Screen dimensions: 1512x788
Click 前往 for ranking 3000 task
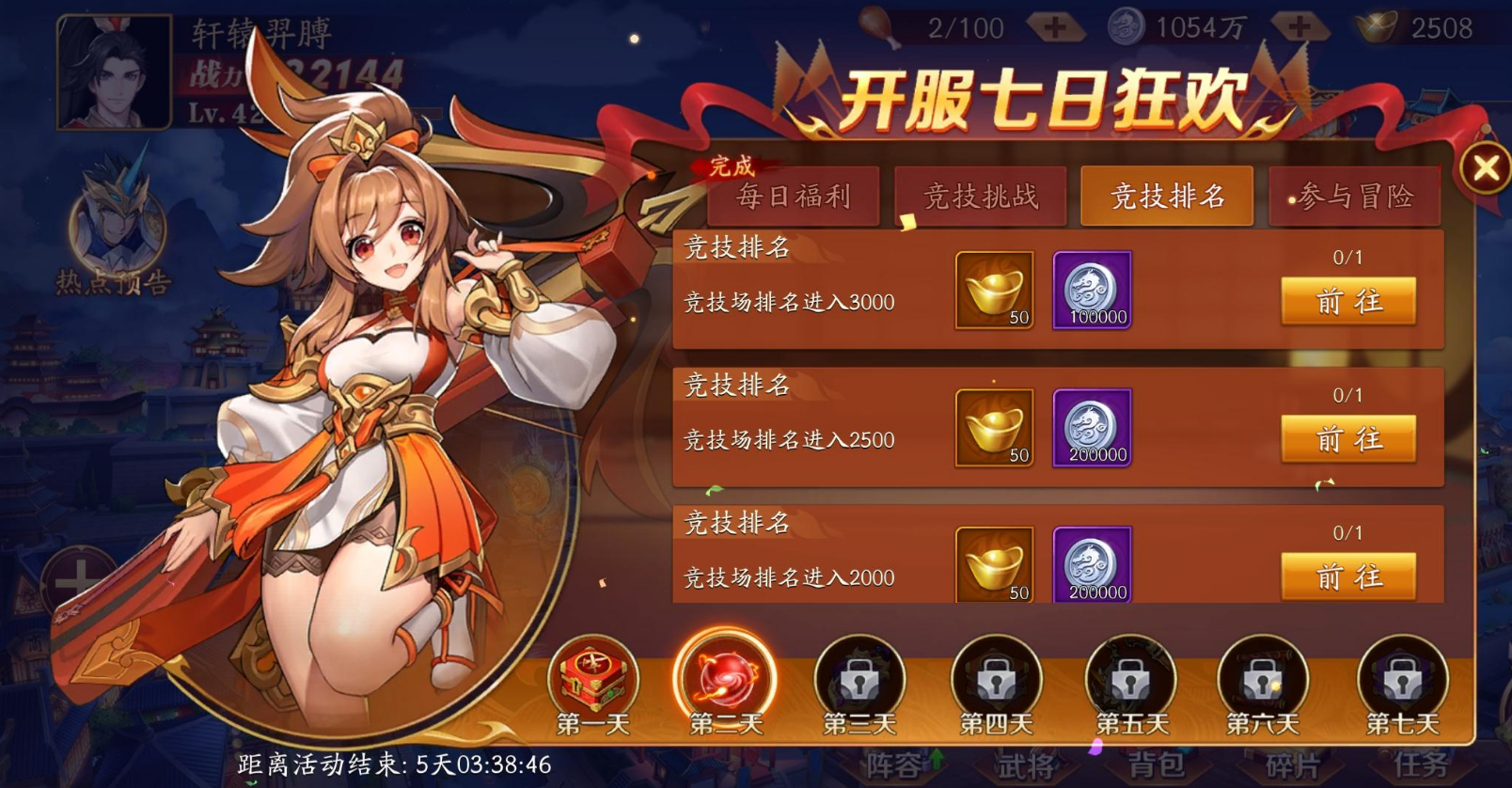(x=1348, y=301)
